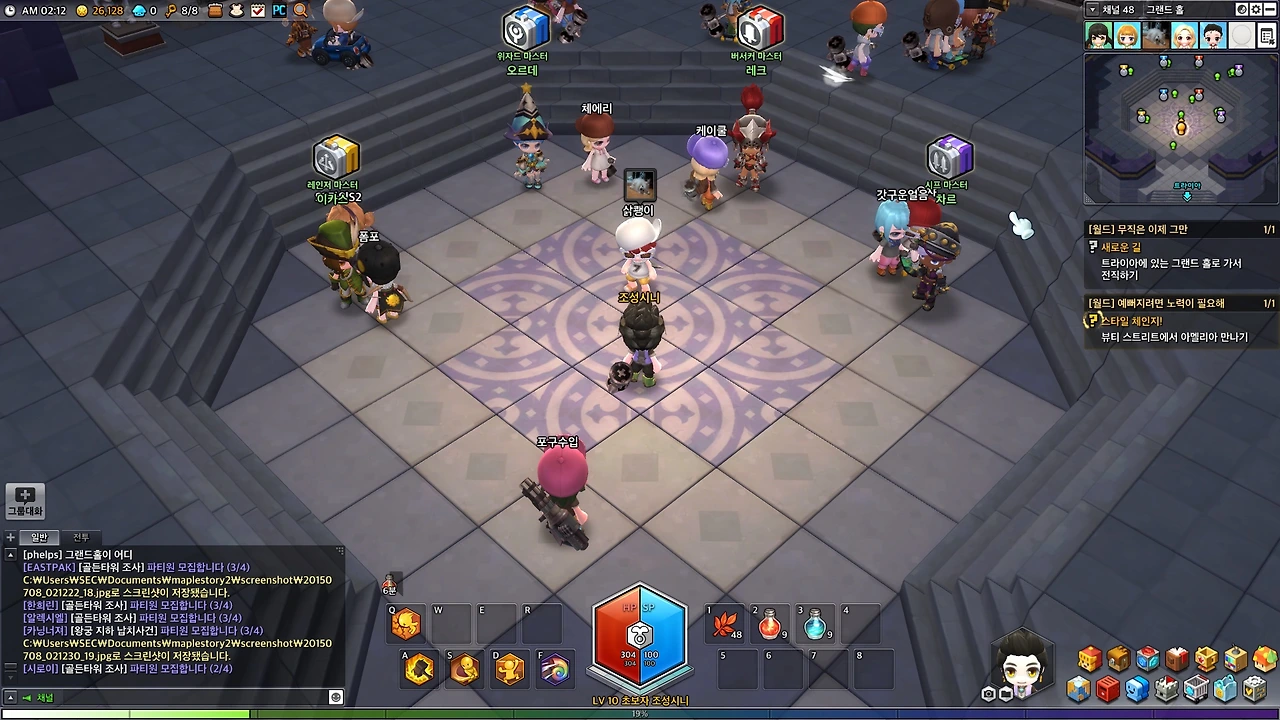Viewport: 1280px width, 720px height.
Task: Open the player list button beside portraits
Action: (1268, 35)
